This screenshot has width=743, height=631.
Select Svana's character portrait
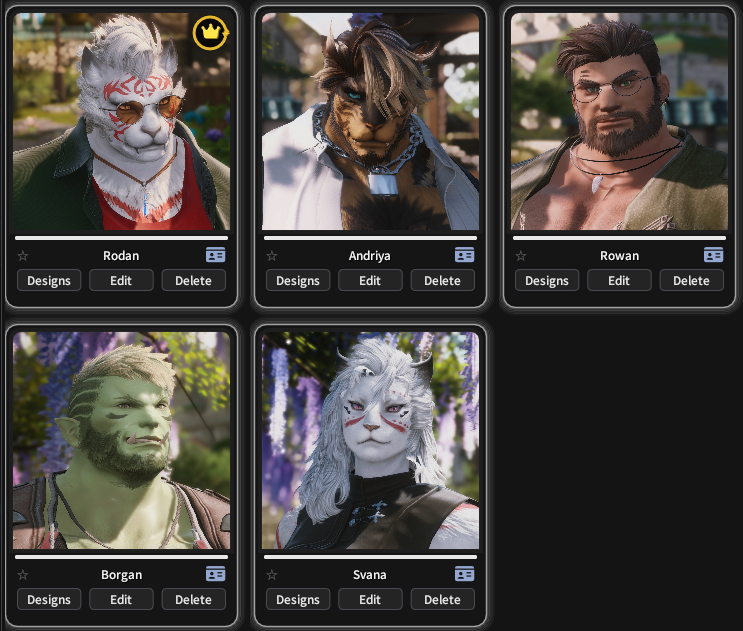(370, 440)
